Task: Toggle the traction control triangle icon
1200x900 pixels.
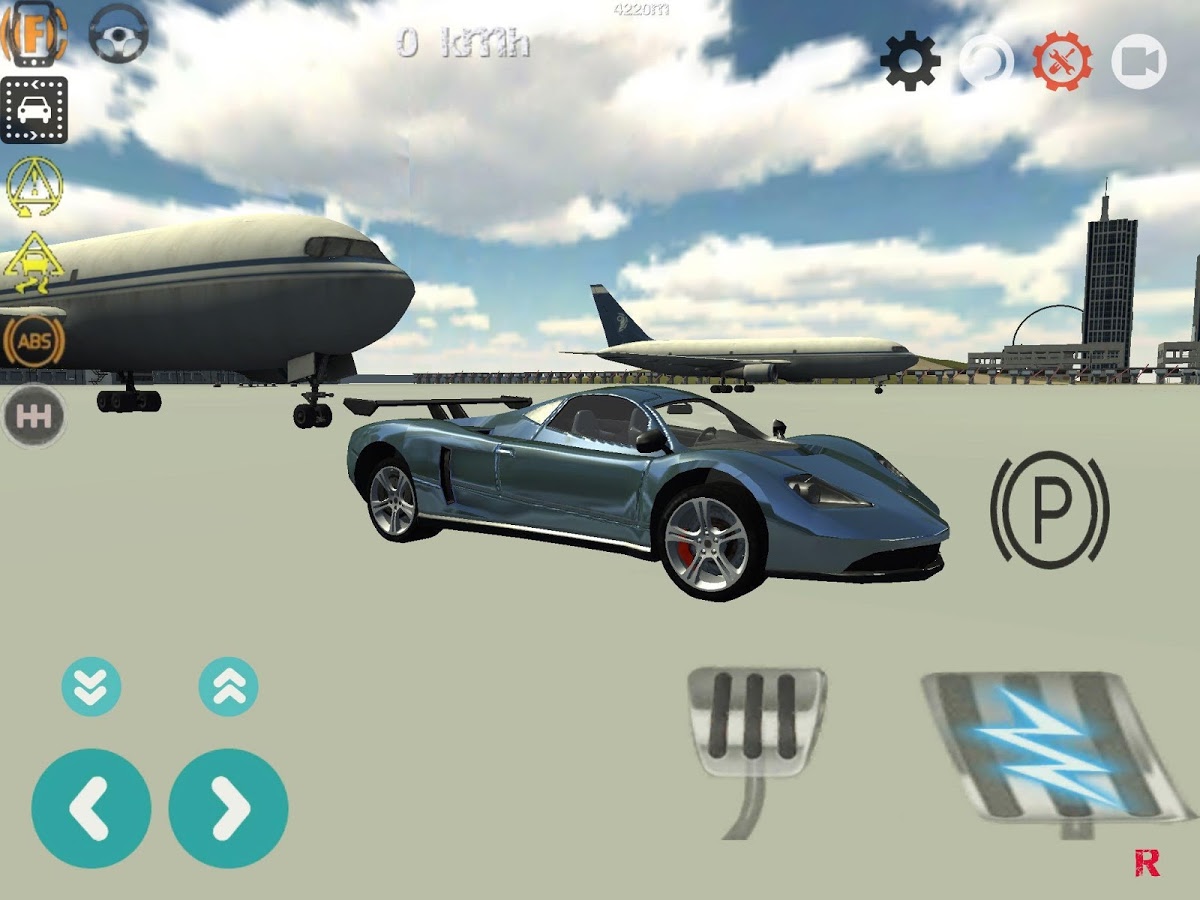Action: tap(35, 187)
